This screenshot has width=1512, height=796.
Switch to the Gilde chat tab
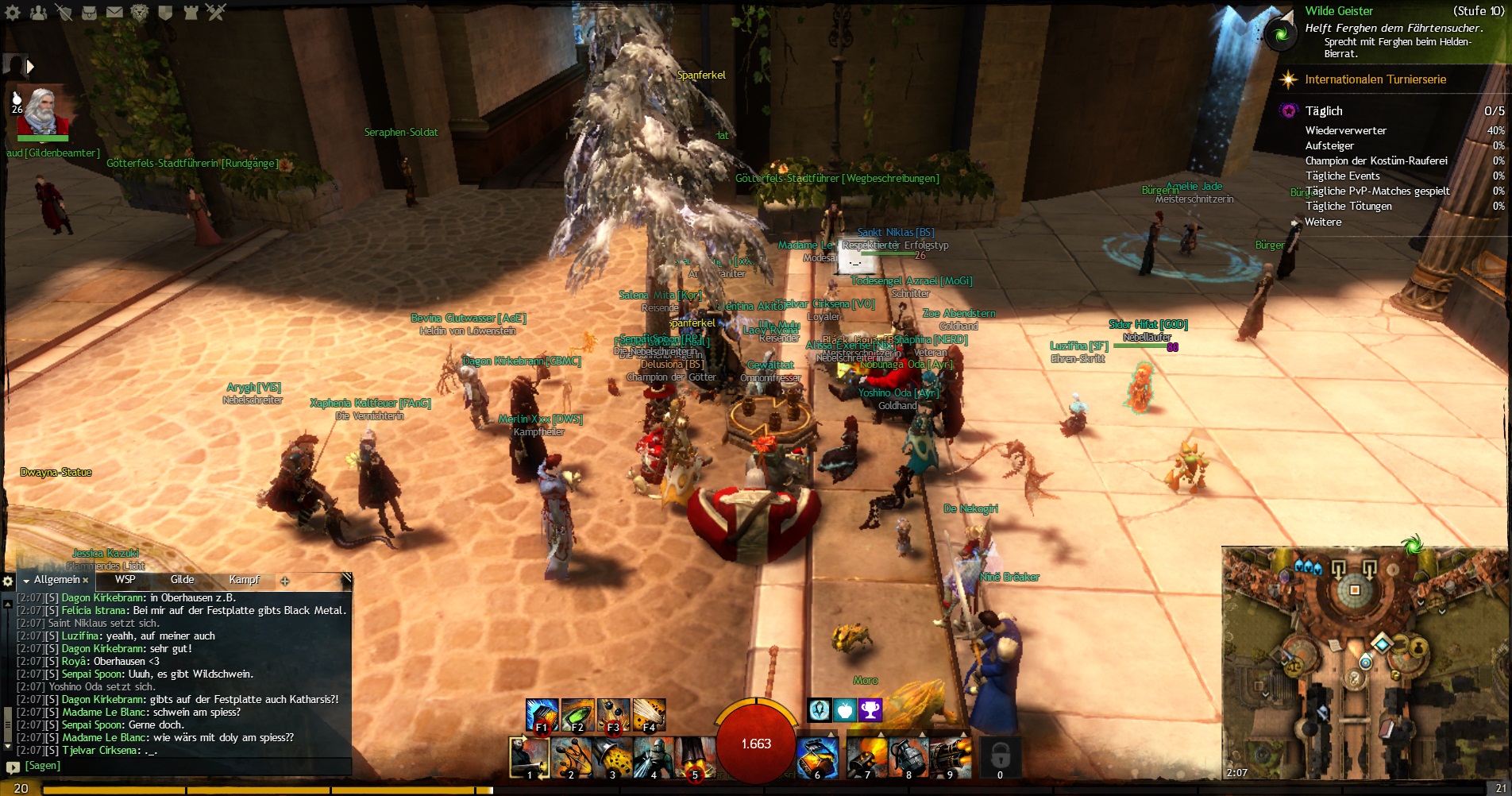pos(182,580)
